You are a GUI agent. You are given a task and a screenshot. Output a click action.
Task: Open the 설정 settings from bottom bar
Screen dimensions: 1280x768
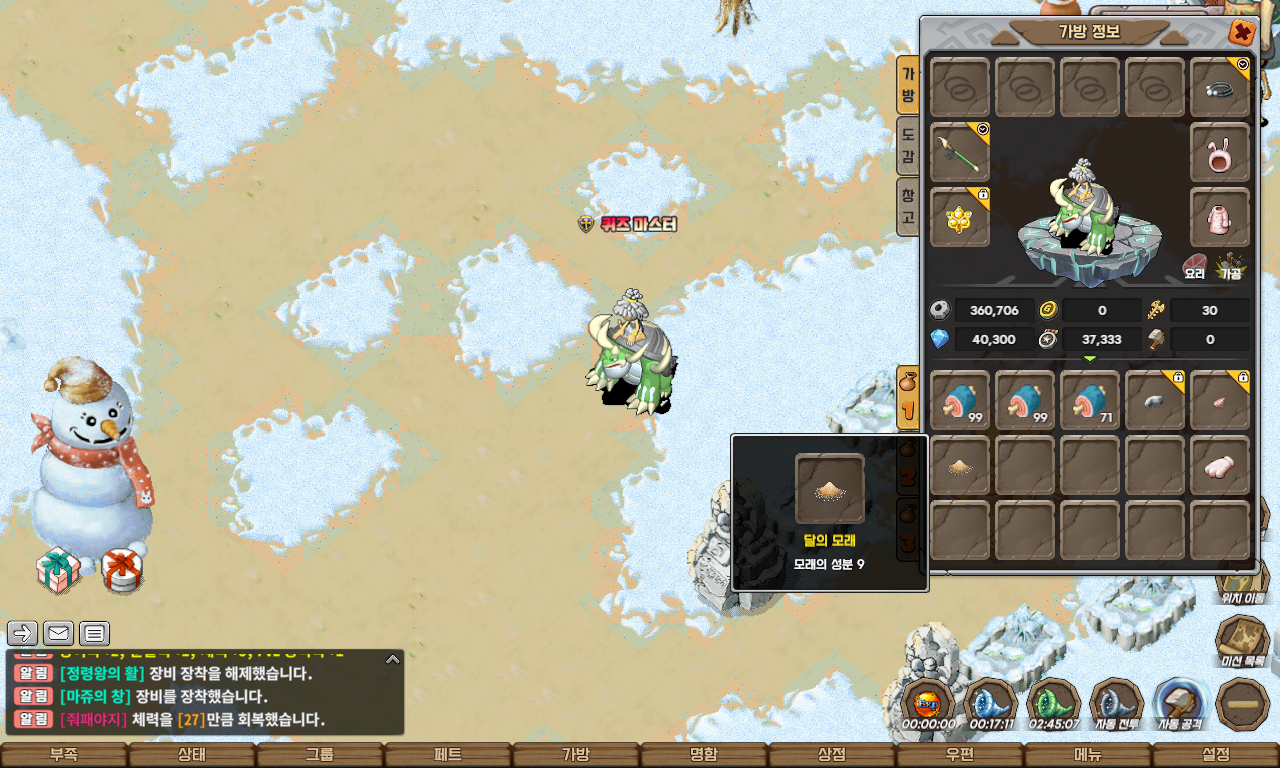pyautogui.click(x=1216, y=755)
